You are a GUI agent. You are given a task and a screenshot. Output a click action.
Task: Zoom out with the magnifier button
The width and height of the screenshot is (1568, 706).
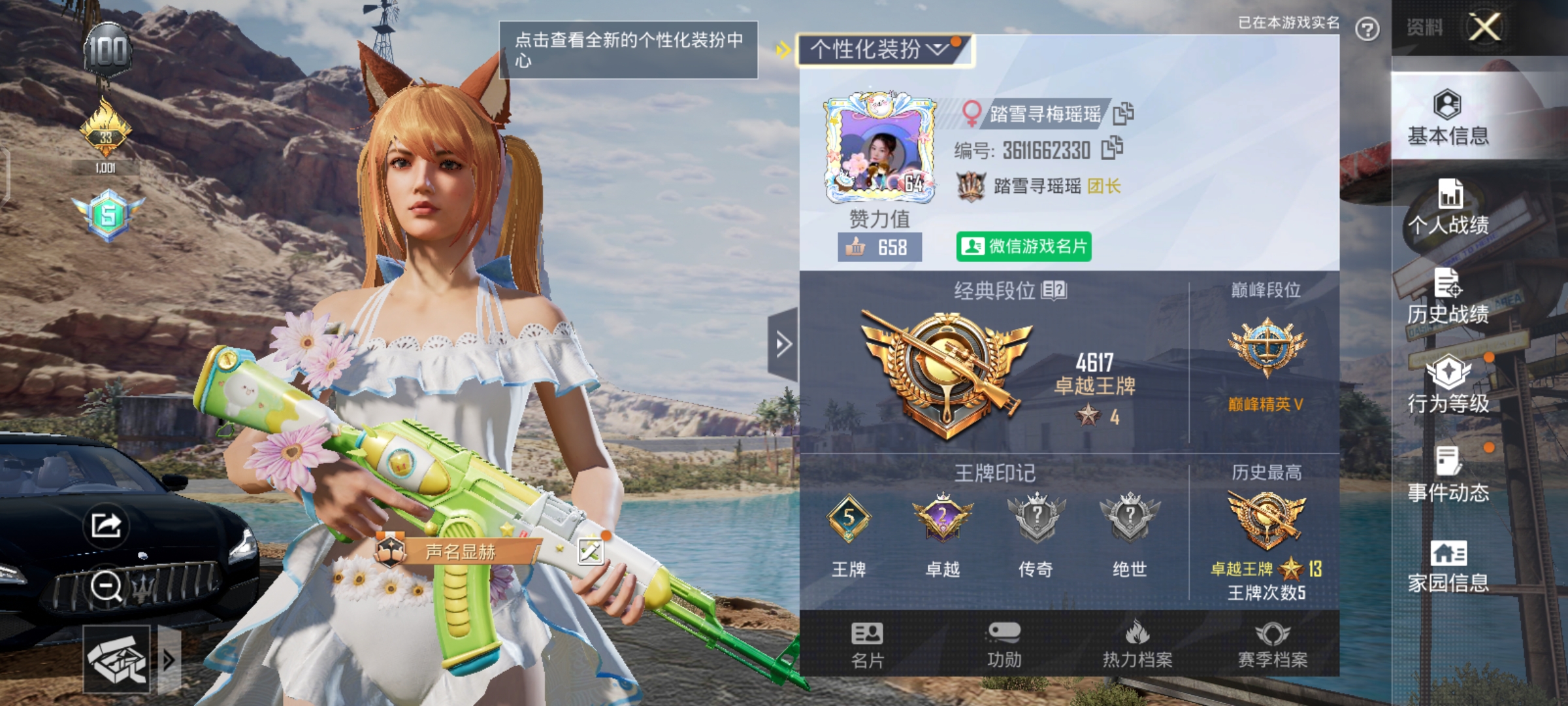pyautogui.click(x=106, y=586)
